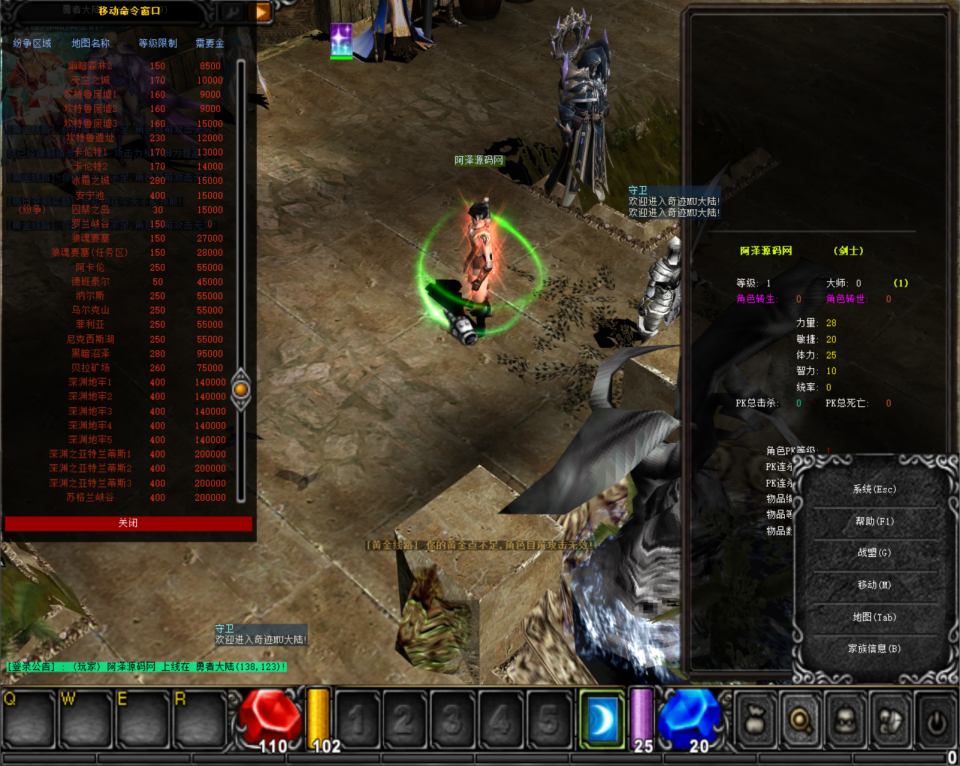Show the 地图(Tab) map
The height and width of the screenshot is (766, 960).
[x=873, y=617]
